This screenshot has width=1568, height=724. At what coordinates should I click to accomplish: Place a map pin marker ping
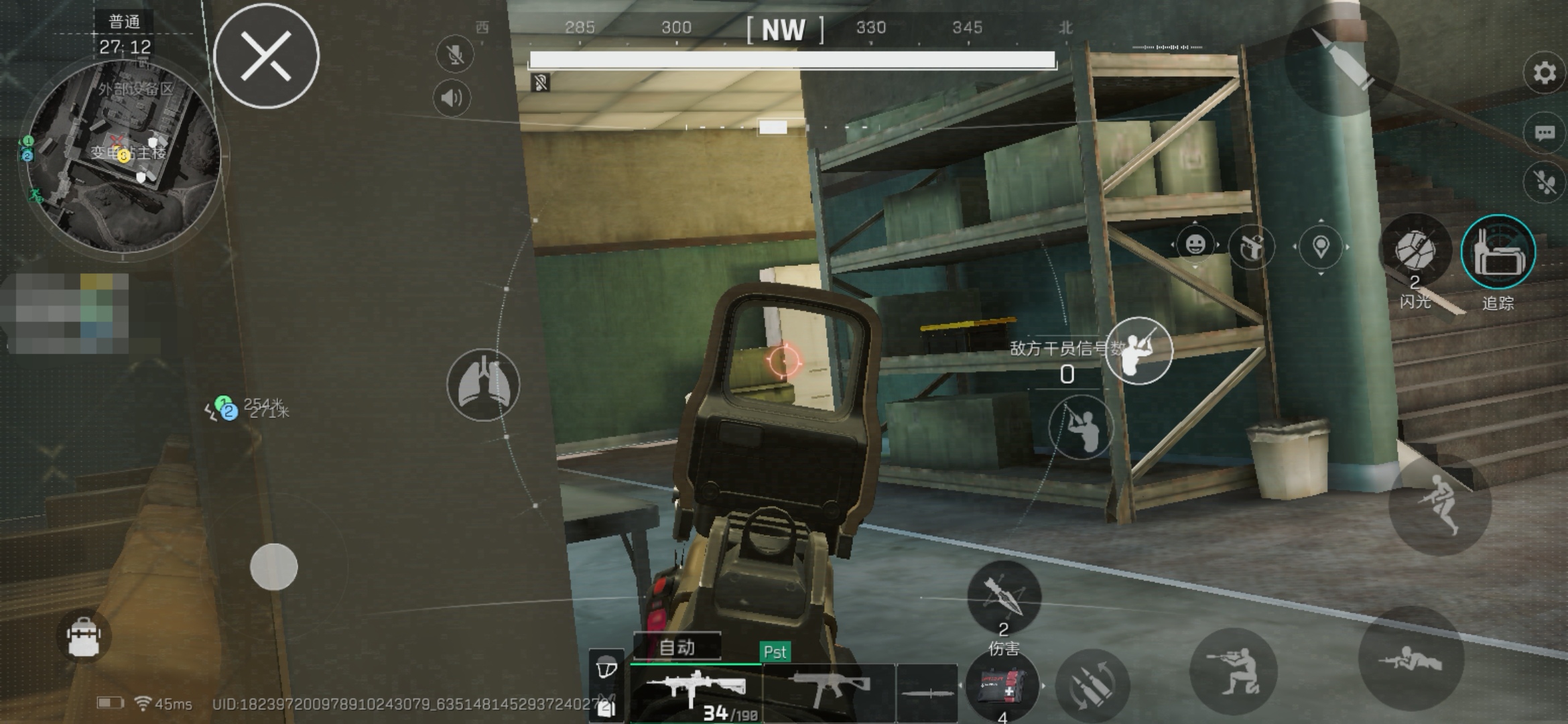click(1320, 247)
